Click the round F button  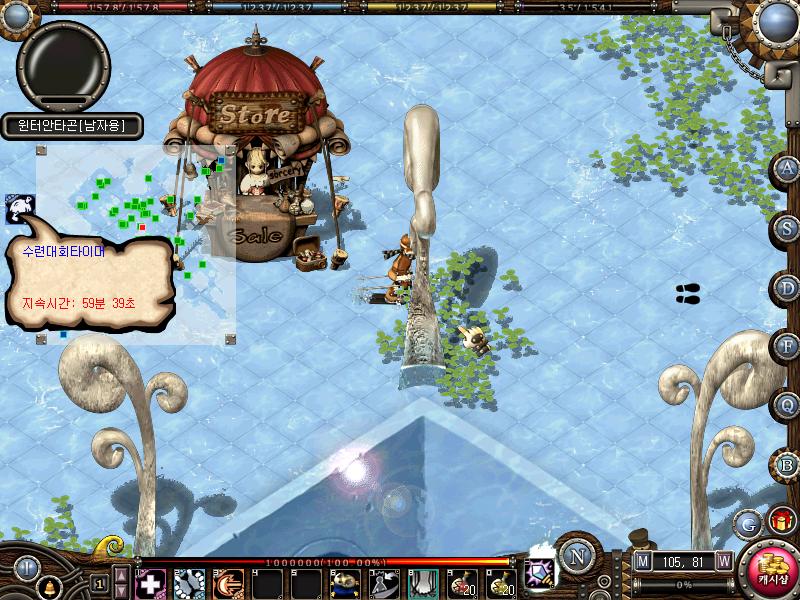pyautogui.click(x=788, y=347)
